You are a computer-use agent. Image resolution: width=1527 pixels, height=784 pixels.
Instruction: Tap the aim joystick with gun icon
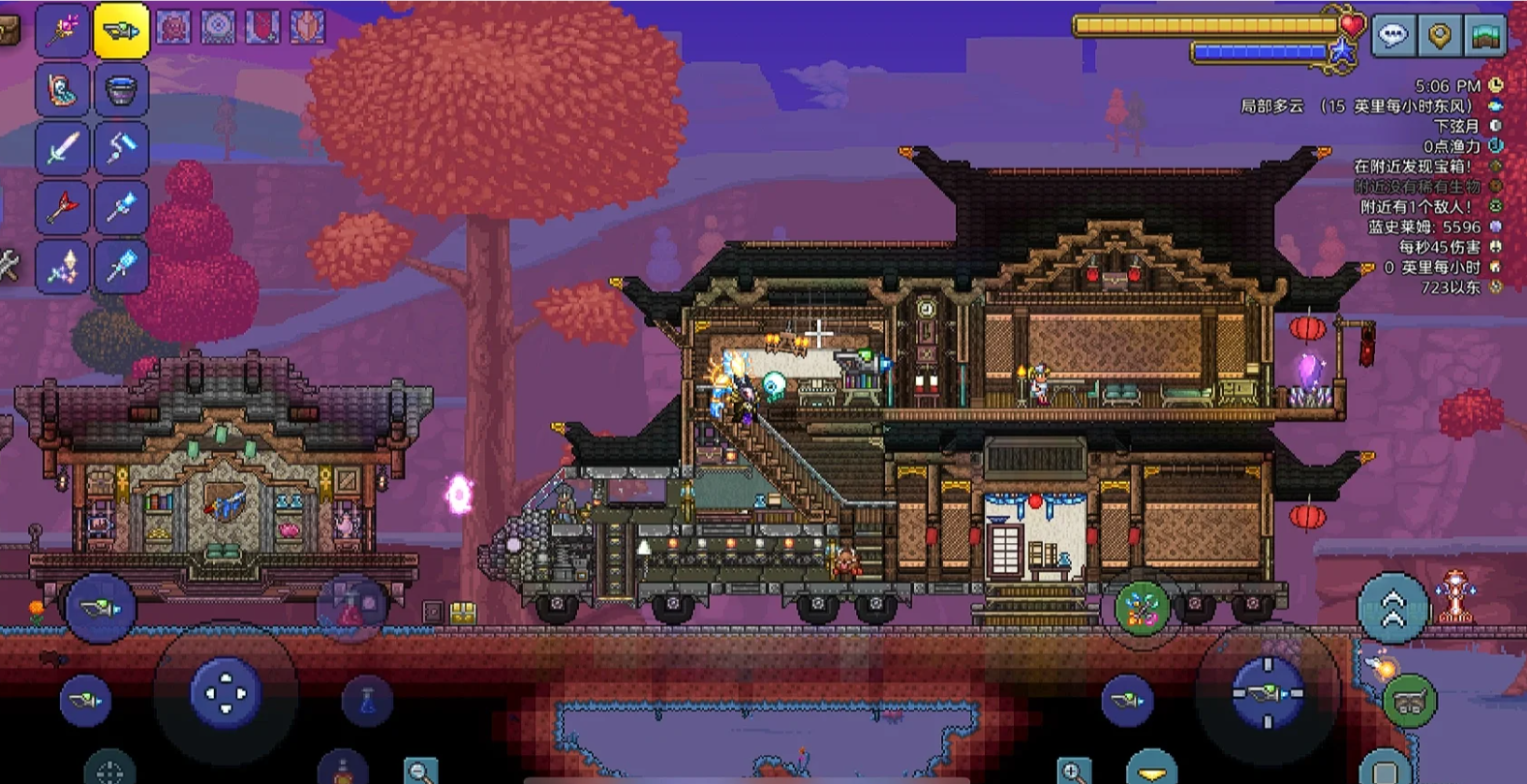tap(1267, 693)
